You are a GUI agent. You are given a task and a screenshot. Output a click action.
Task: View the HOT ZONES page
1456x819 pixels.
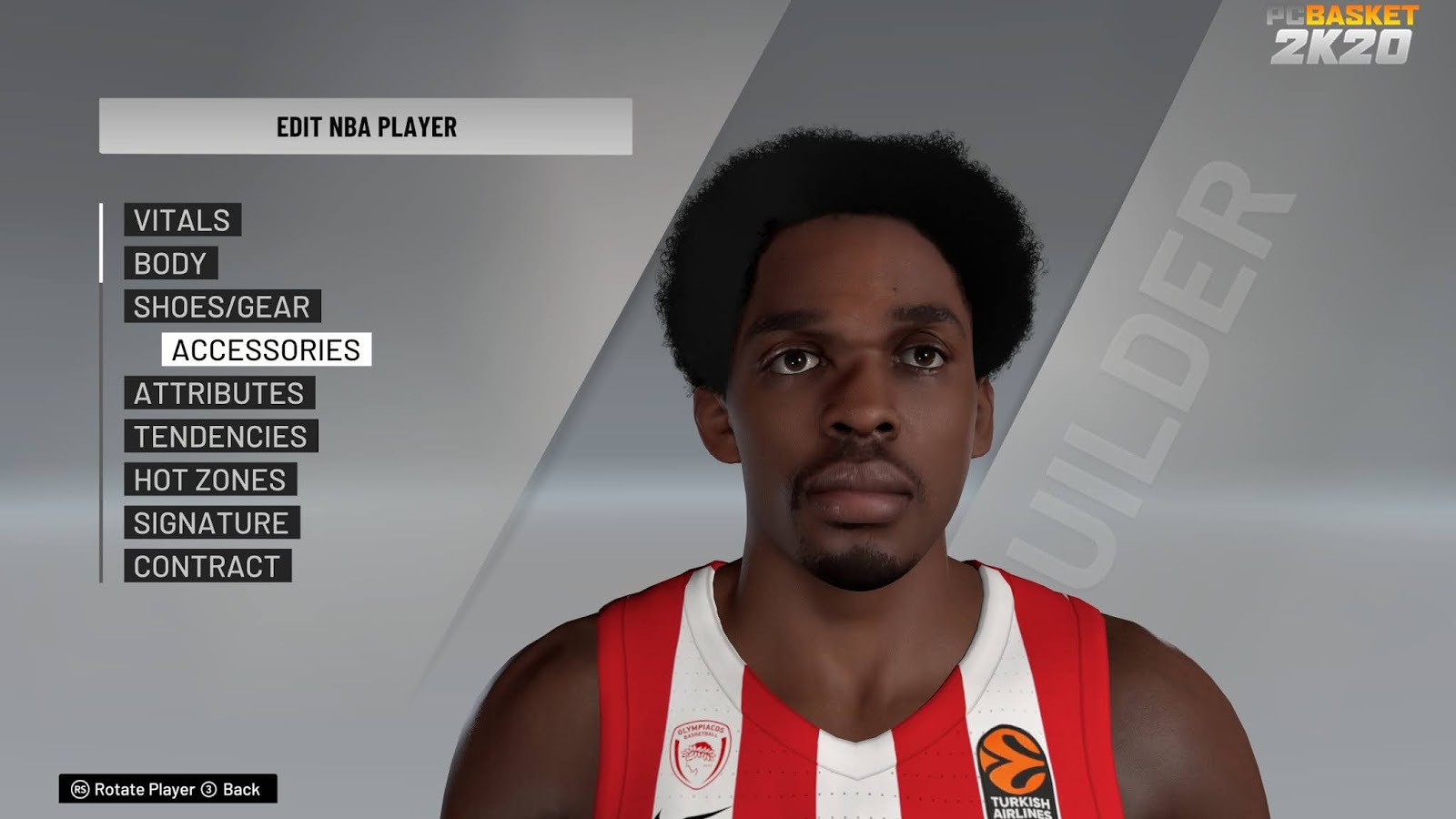(210, 480)
